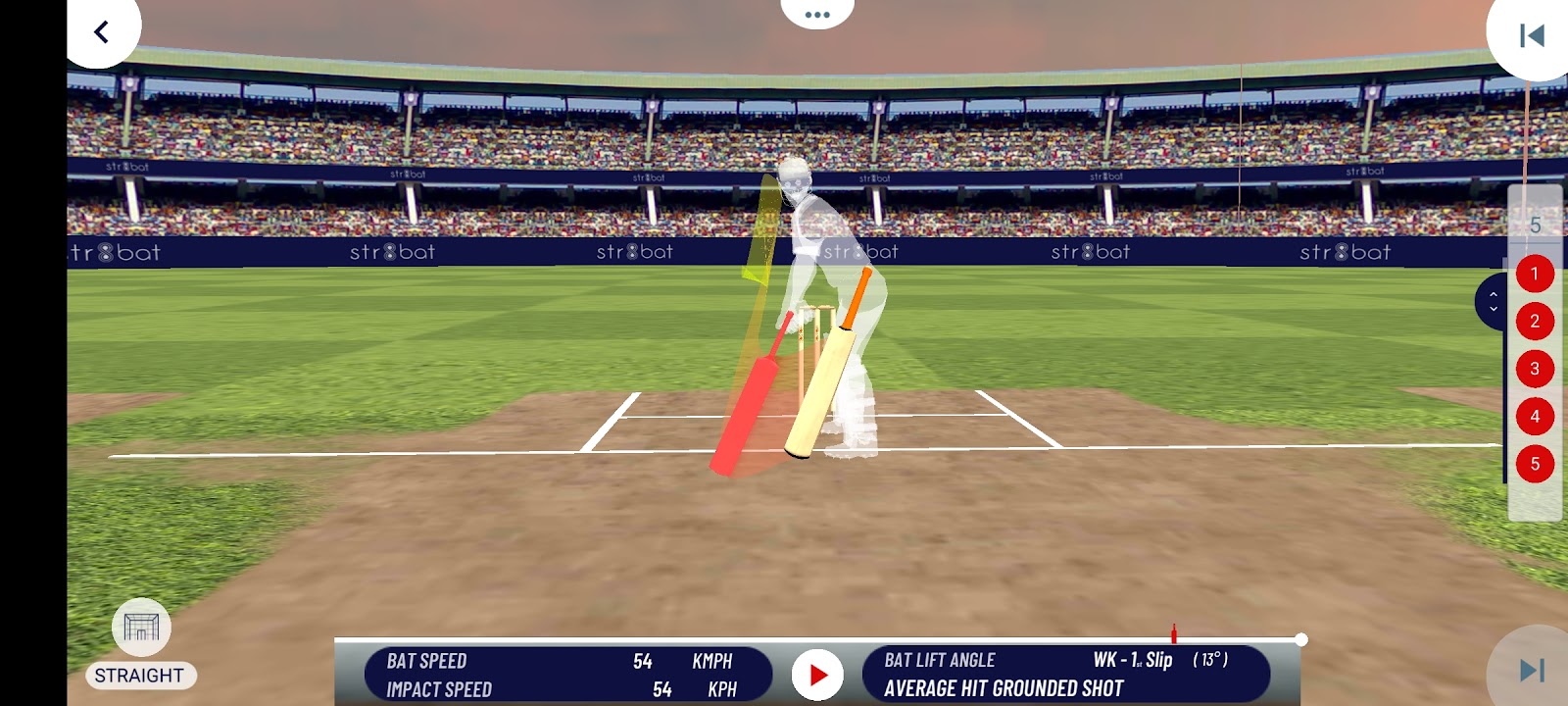
Task: Go back with the top-left arrow
Action: [101, 31]
